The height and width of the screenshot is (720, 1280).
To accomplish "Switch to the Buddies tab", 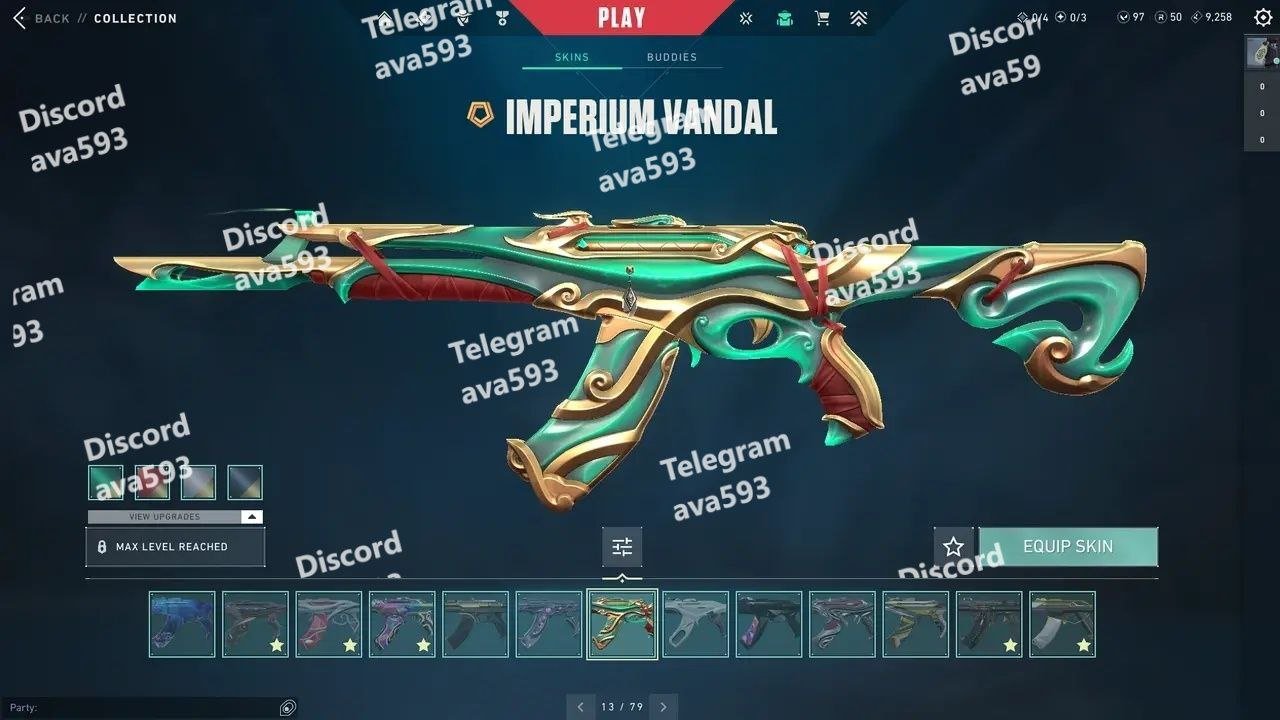I will click(x=671, y=57).
